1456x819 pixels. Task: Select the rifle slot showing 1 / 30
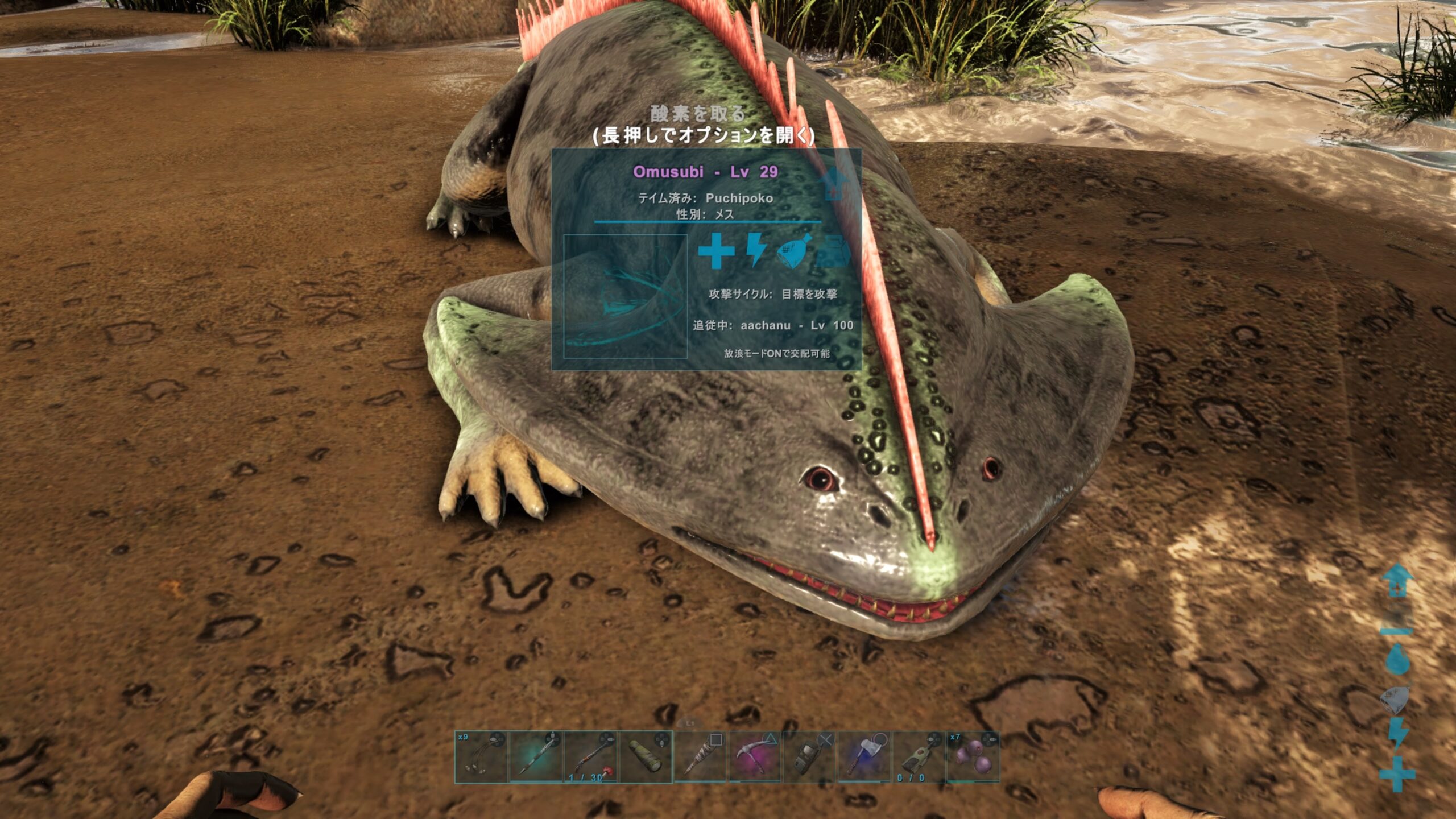[x=590, y=757]
